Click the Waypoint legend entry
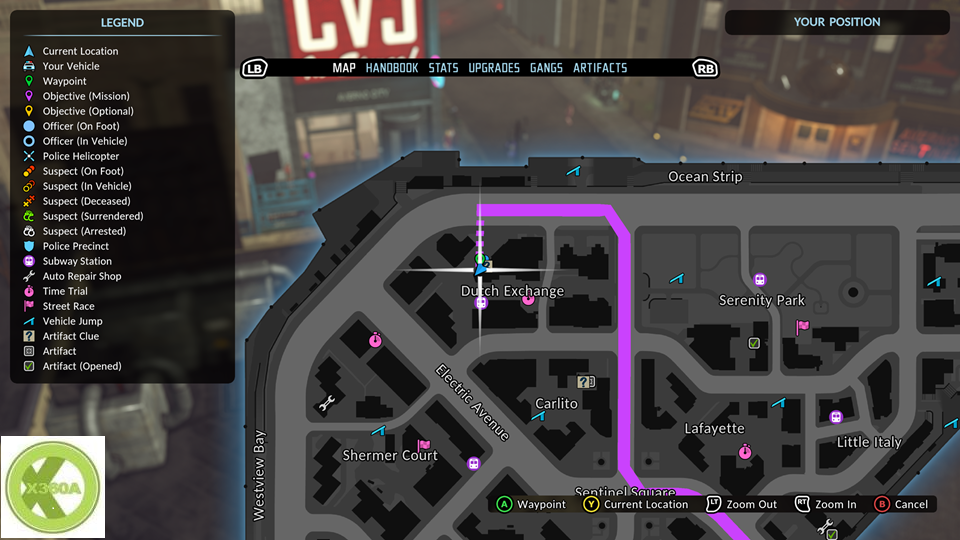The width and height of the screenshot is (960, 540). 64,81
